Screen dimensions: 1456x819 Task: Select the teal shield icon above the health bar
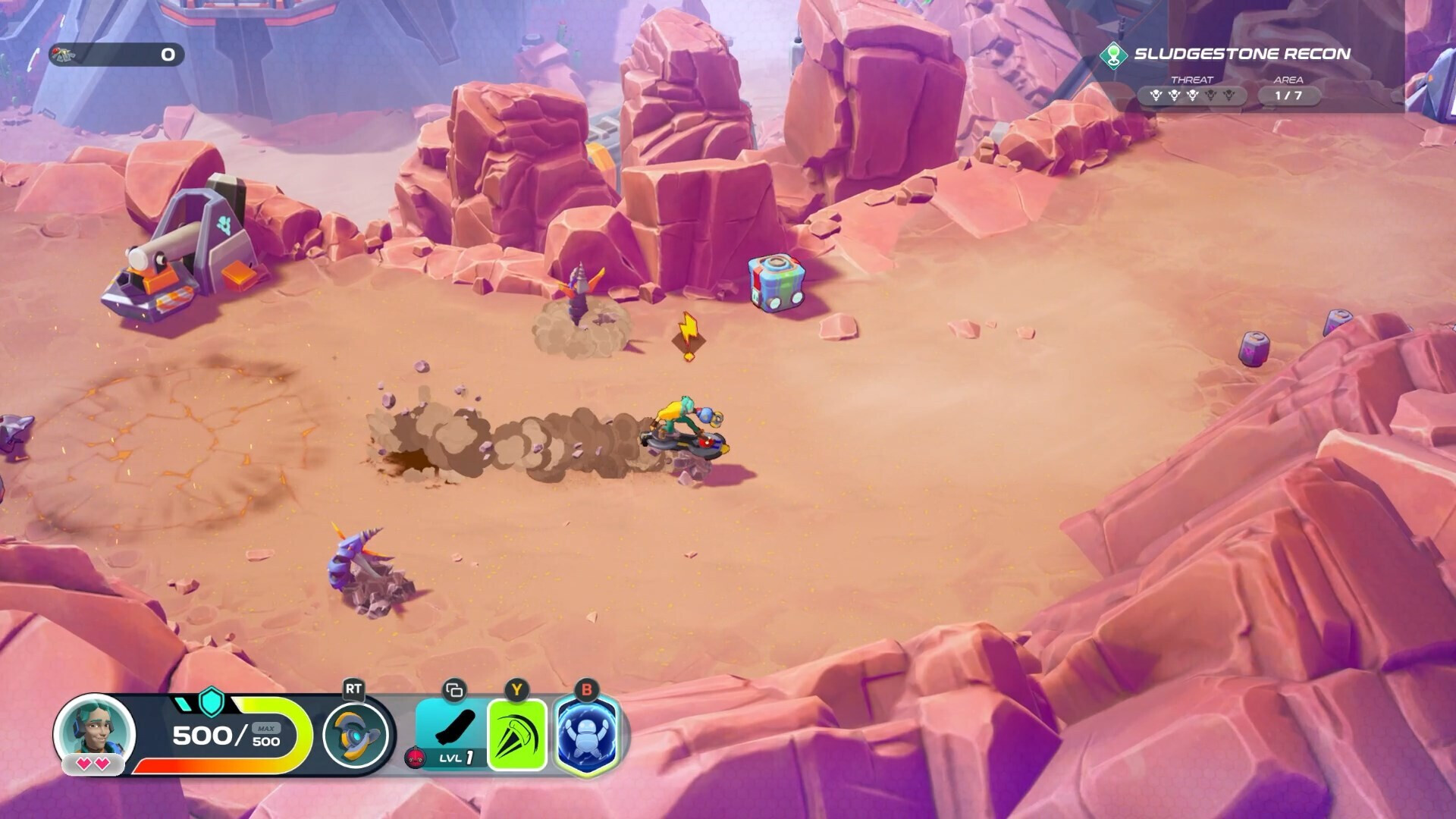tap(210, 706)
